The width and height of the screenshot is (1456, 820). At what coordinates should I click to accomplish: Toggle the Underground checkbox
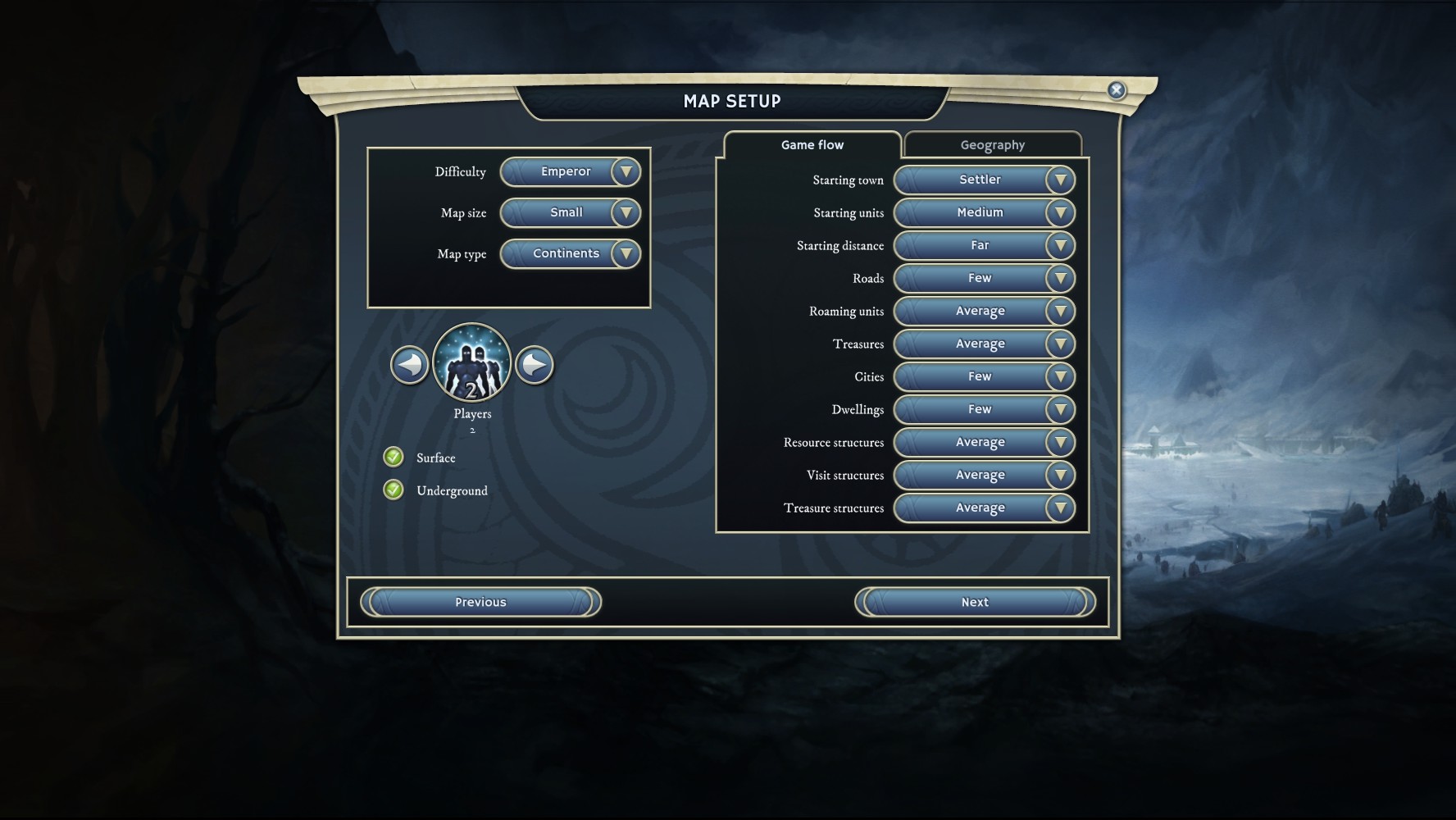coord(394,490)
